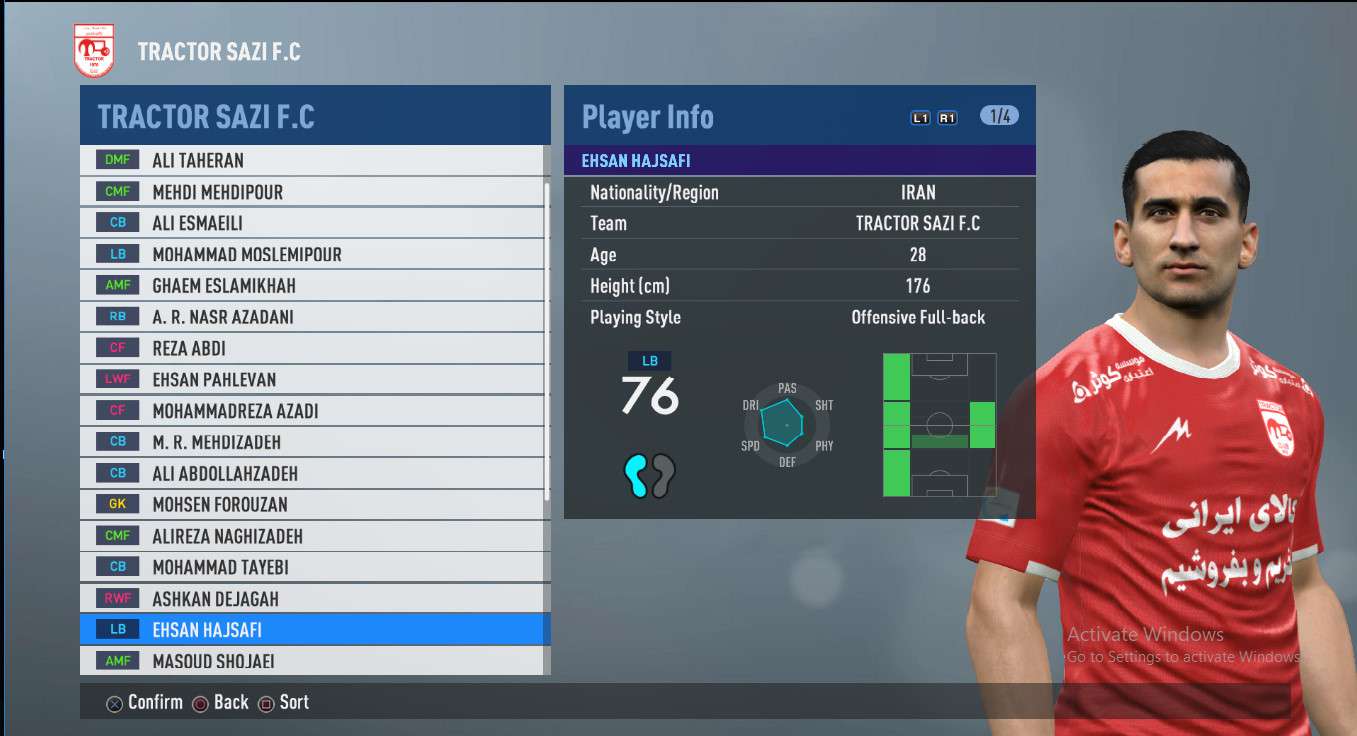1357x736 pixels.
Task: Select Mohammad Tayebi from the squad
Action: pos(312,567)
